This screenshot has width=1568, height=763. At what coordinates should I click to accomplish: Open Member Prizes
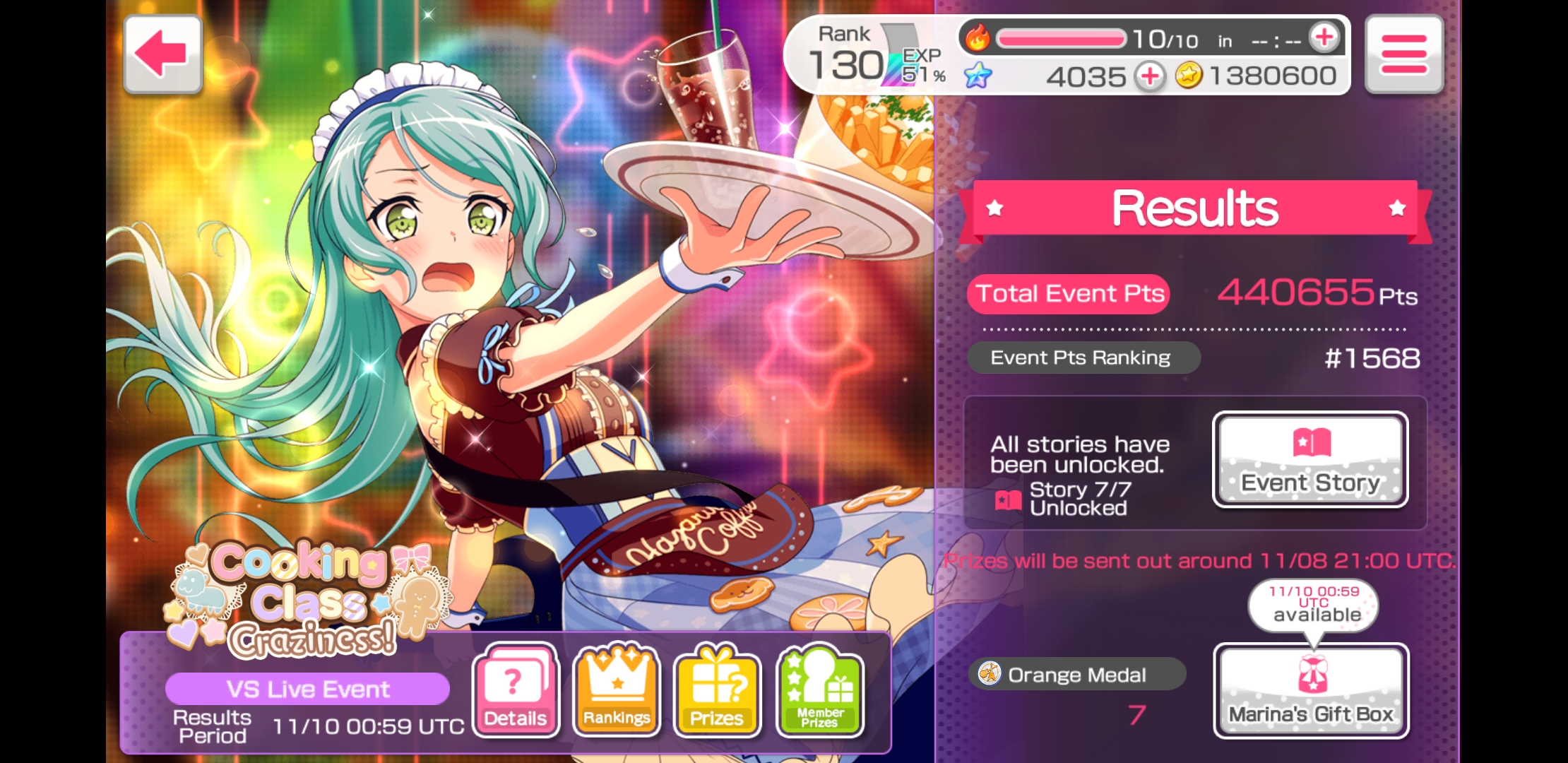pos(819,690)
